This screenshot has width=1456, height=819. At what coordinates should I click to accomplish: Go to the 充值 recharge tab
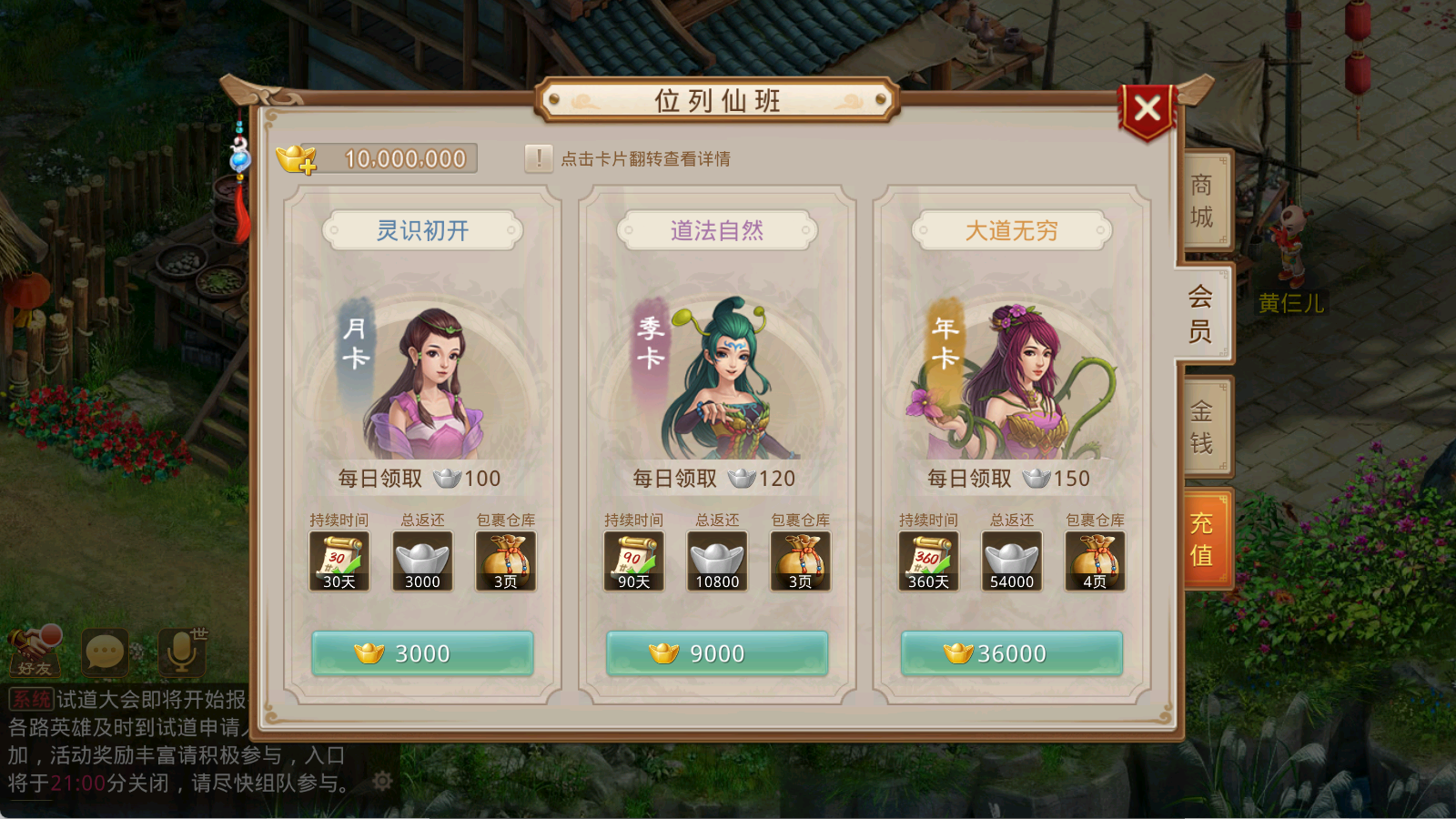tap(1202, 539)
